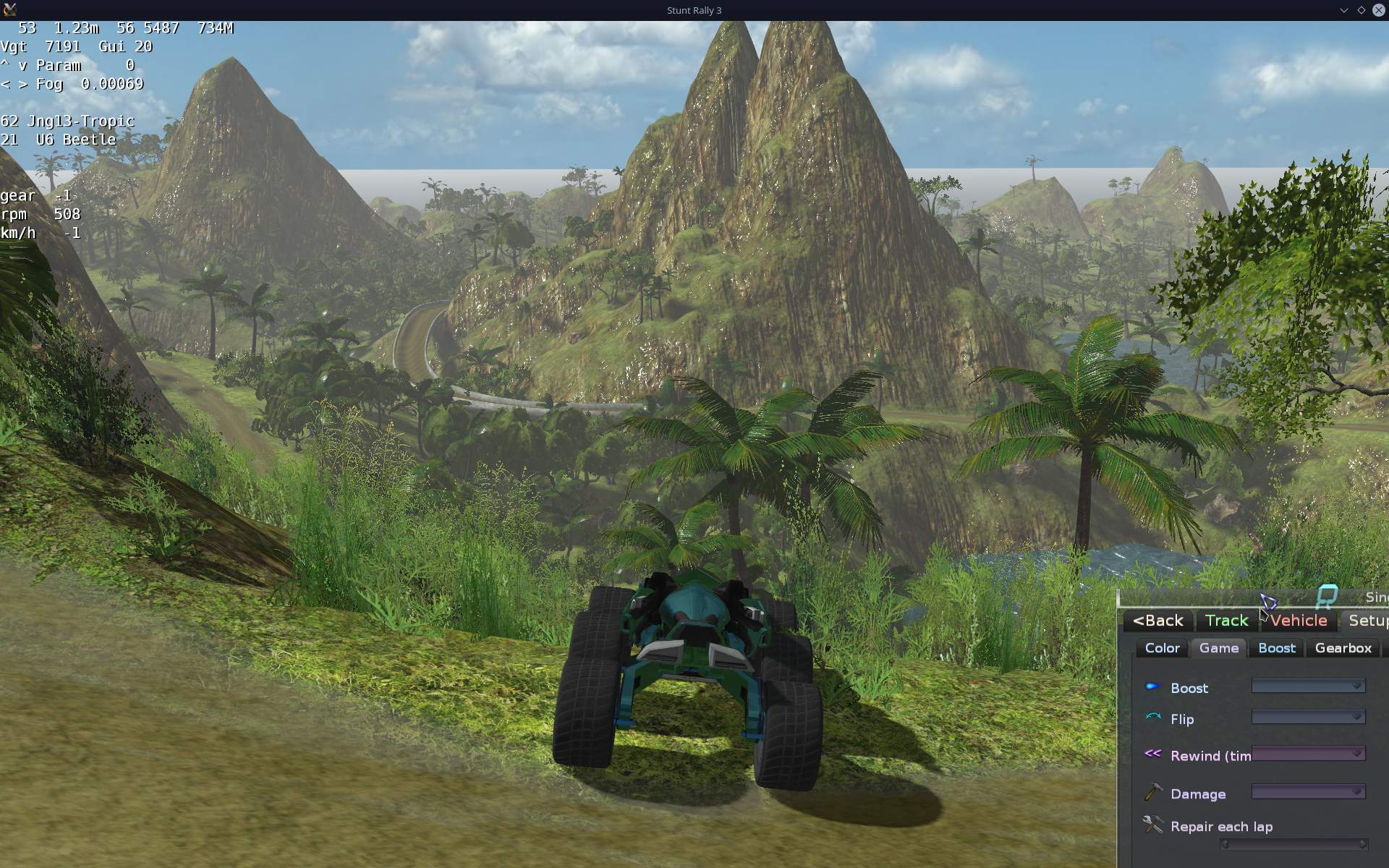Open the Boost dropdown
Screen dimensions: 1389x868
coord(1308,686)
